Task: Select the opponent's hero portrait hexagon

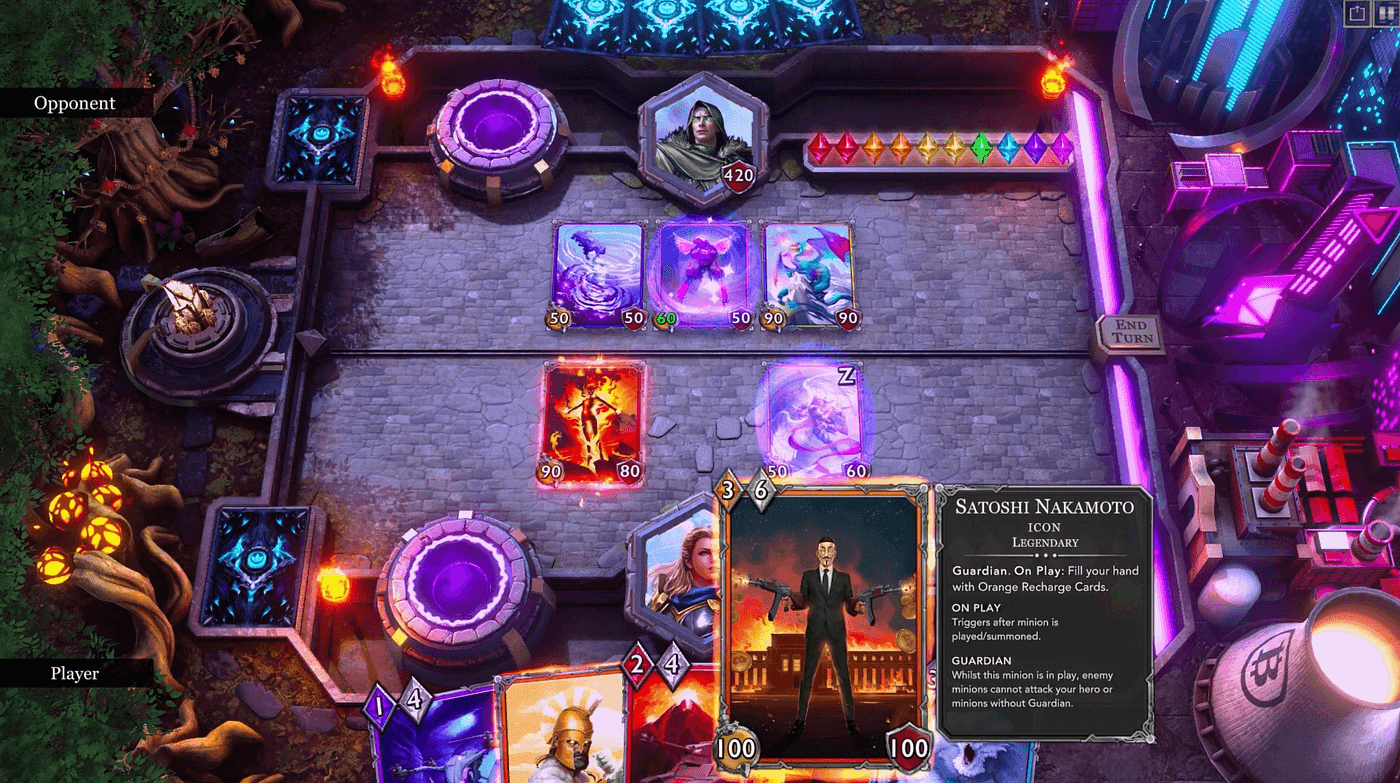Action: point(703,135)
